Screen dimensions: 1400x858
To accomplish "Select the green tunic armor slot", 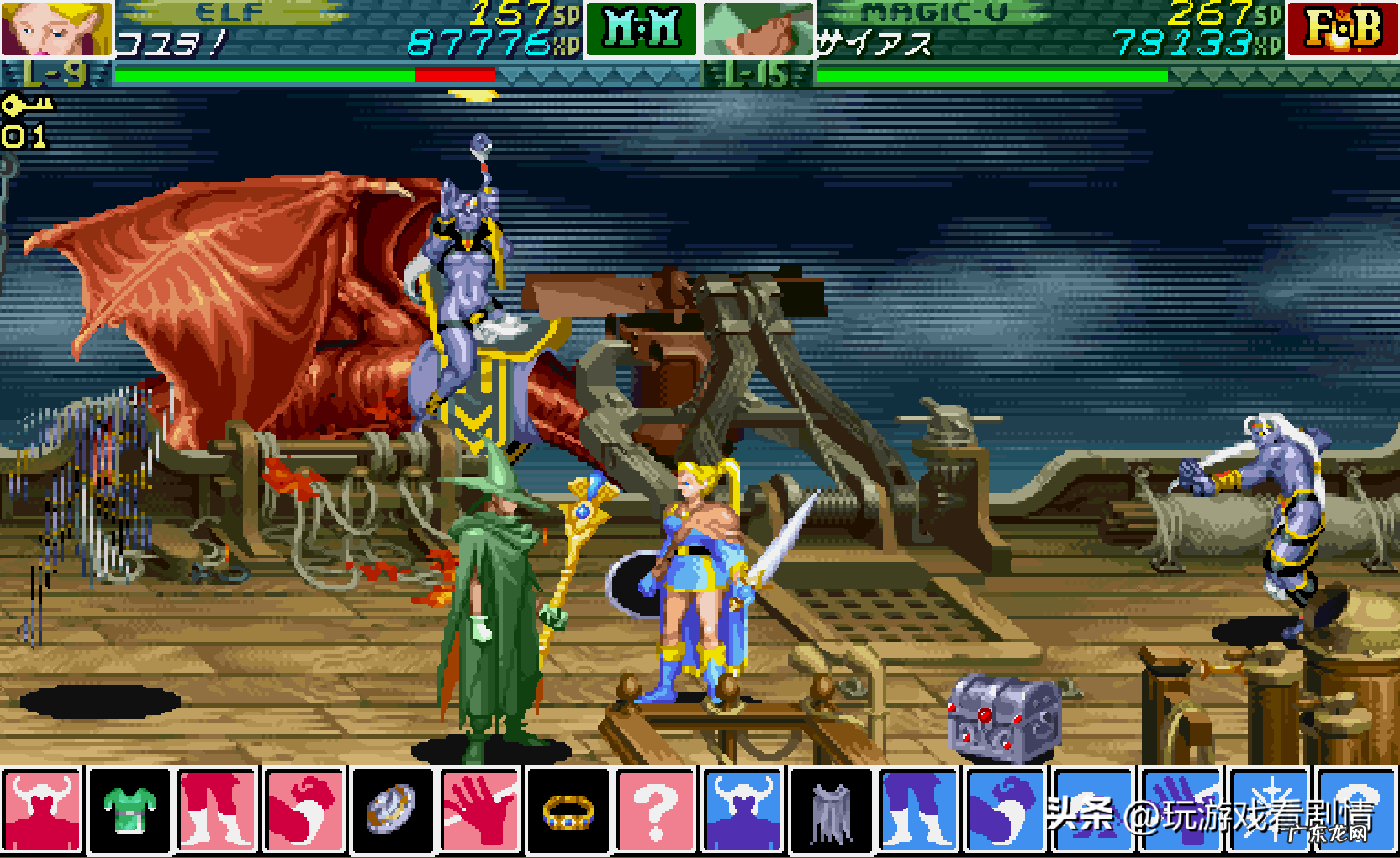I will coord(129,810).
